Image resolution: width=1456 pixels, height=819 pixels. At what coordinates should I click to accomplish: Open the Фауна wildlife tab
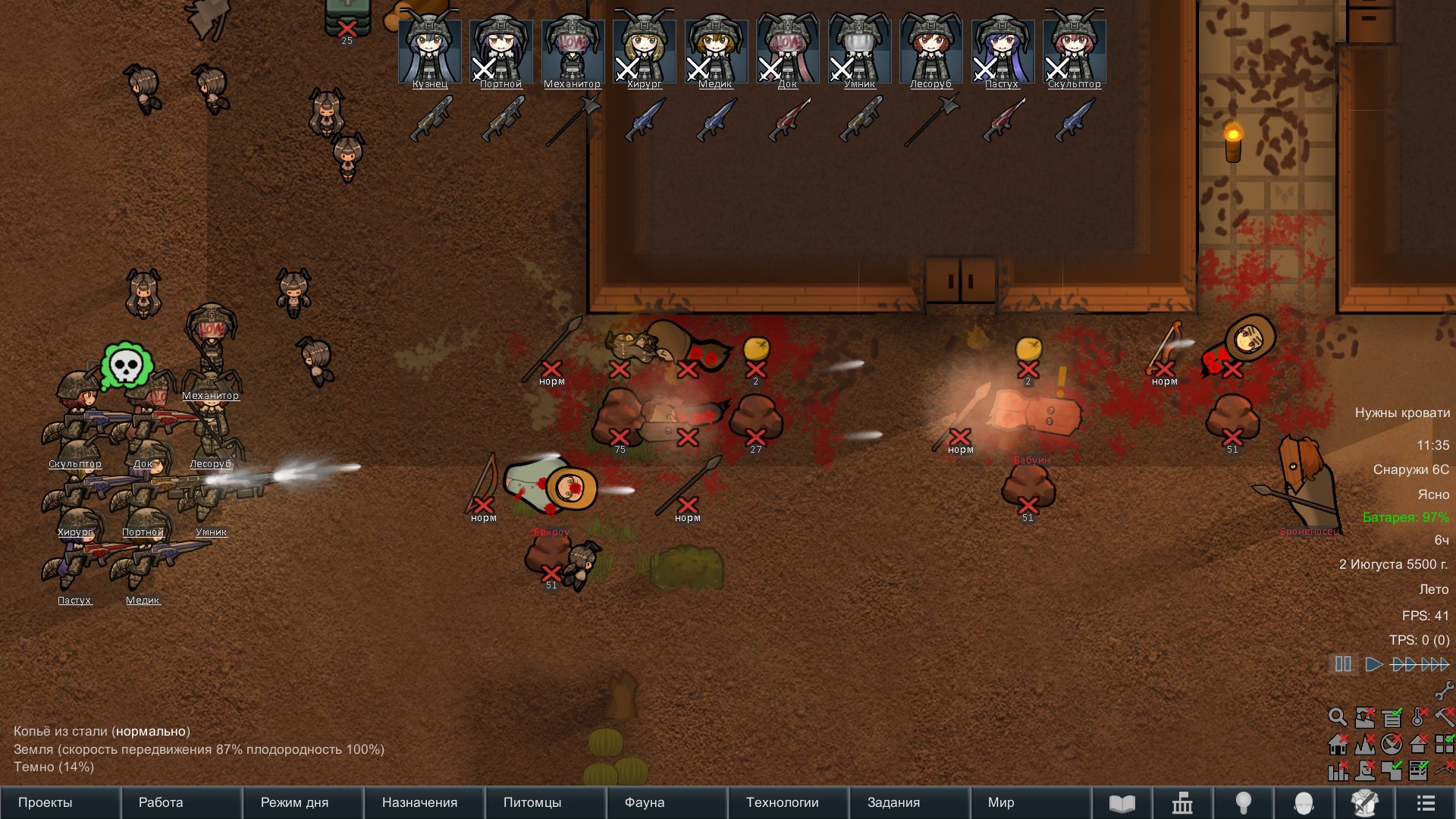(645, 802)
